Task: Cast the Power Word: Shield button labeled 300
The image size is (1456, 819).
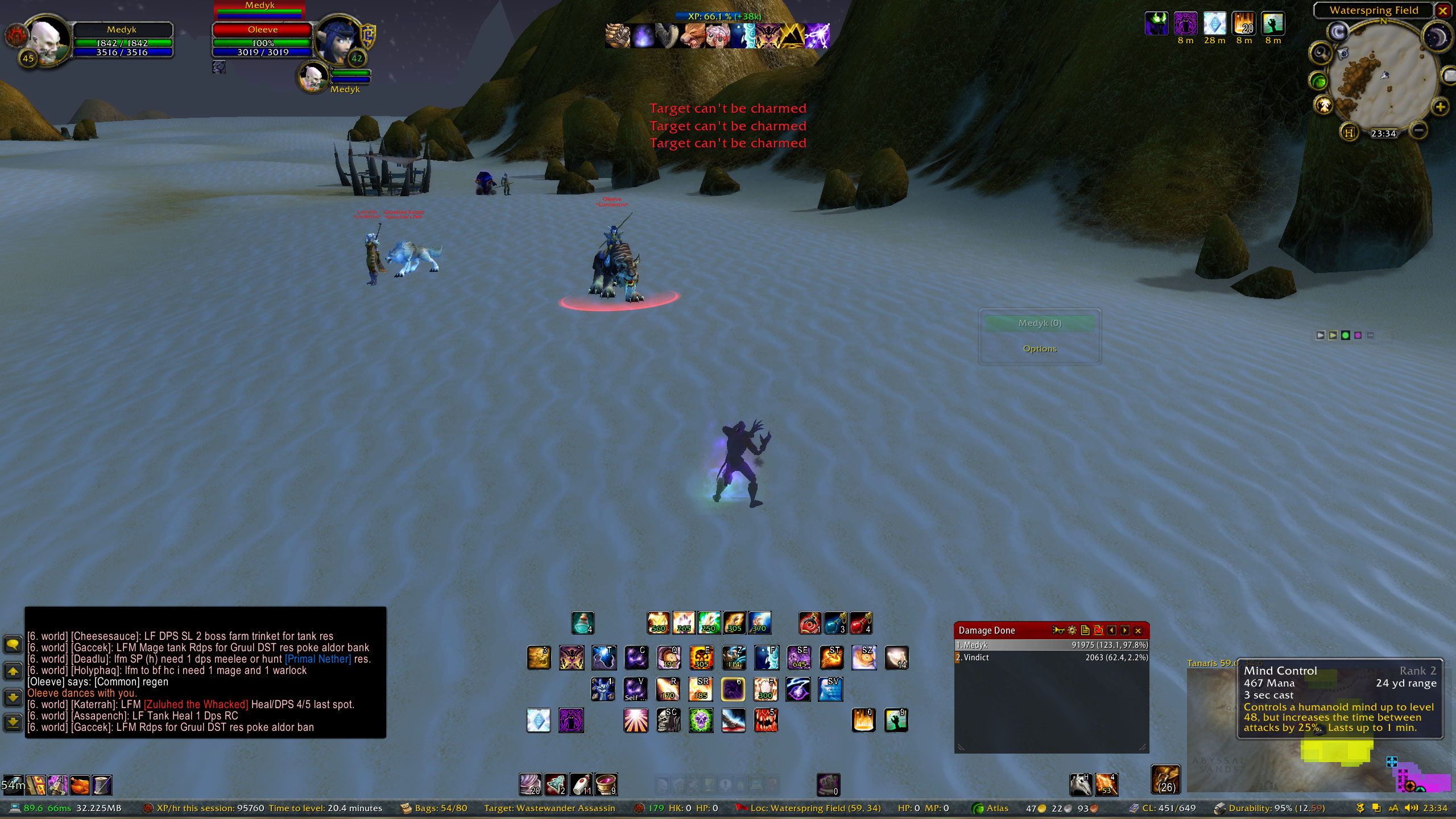Action: (766, 690)
